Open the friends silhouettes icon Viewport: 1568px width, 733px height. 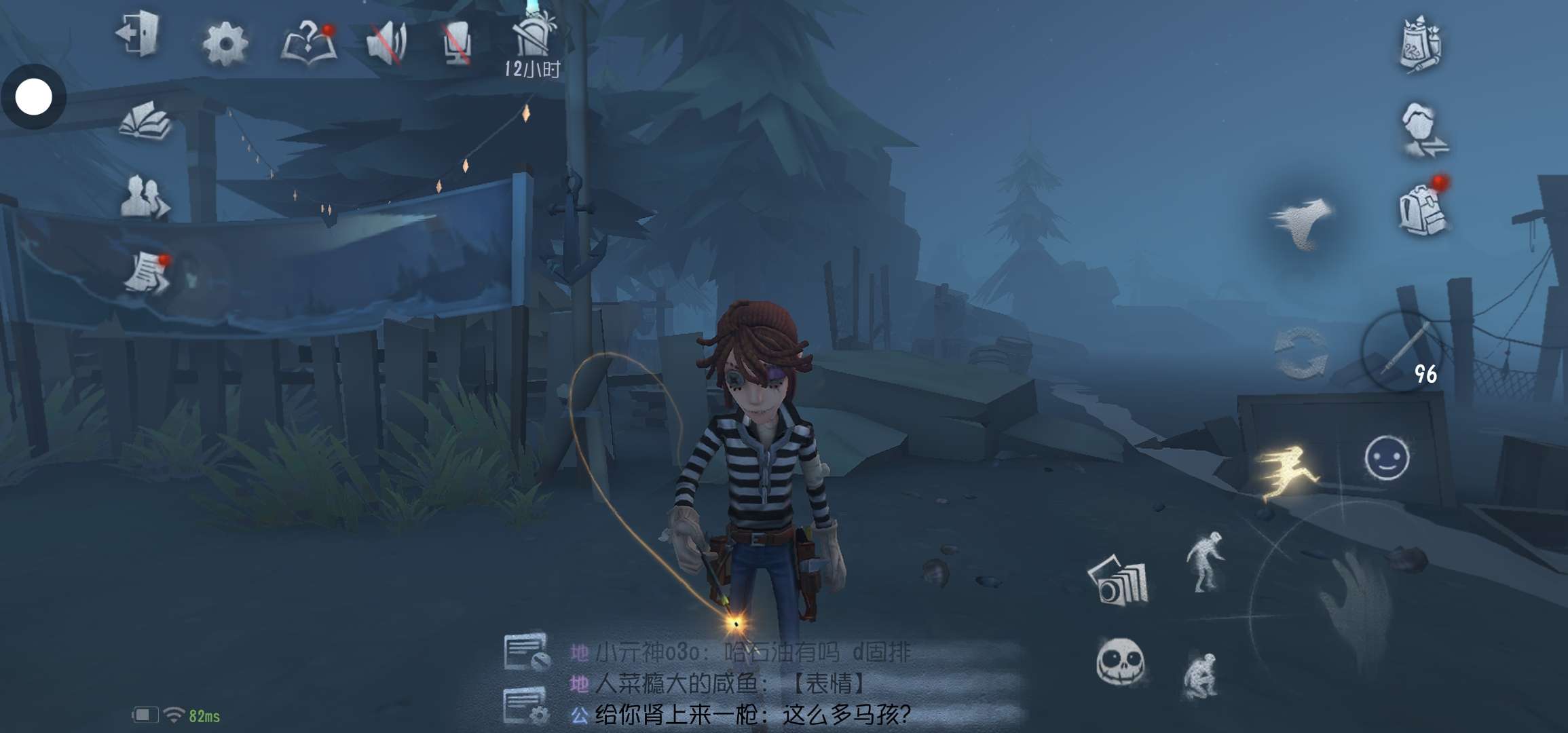tap(144, 198)
